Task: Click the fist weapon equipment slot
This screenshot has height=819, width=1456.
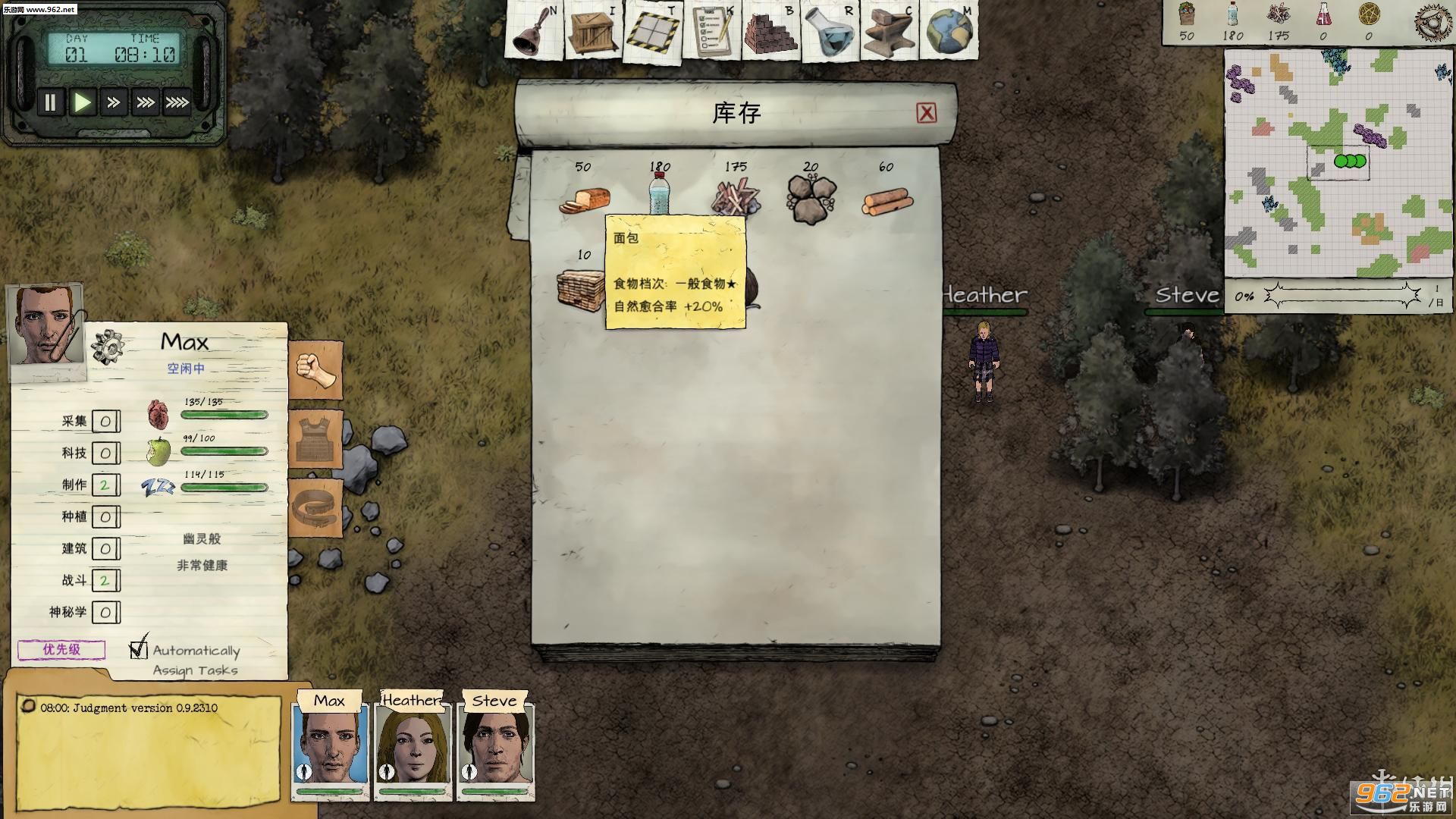Action: (315, 369)
